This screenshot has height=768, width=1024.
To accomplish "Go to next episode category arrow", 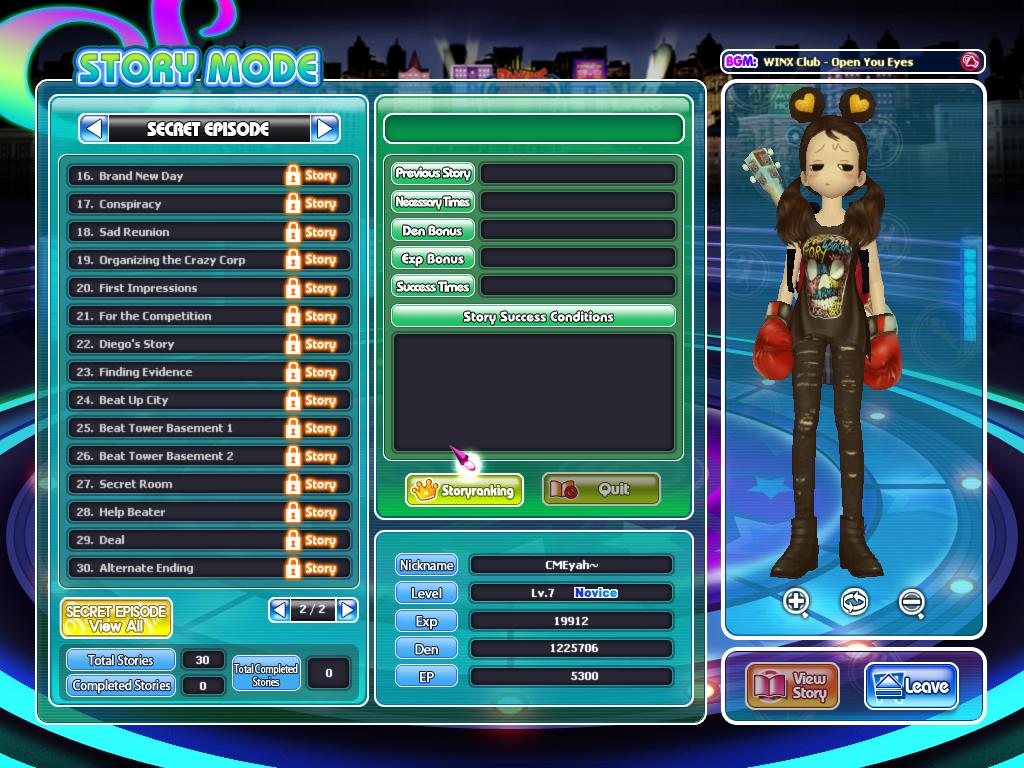I will coord(325,128).
